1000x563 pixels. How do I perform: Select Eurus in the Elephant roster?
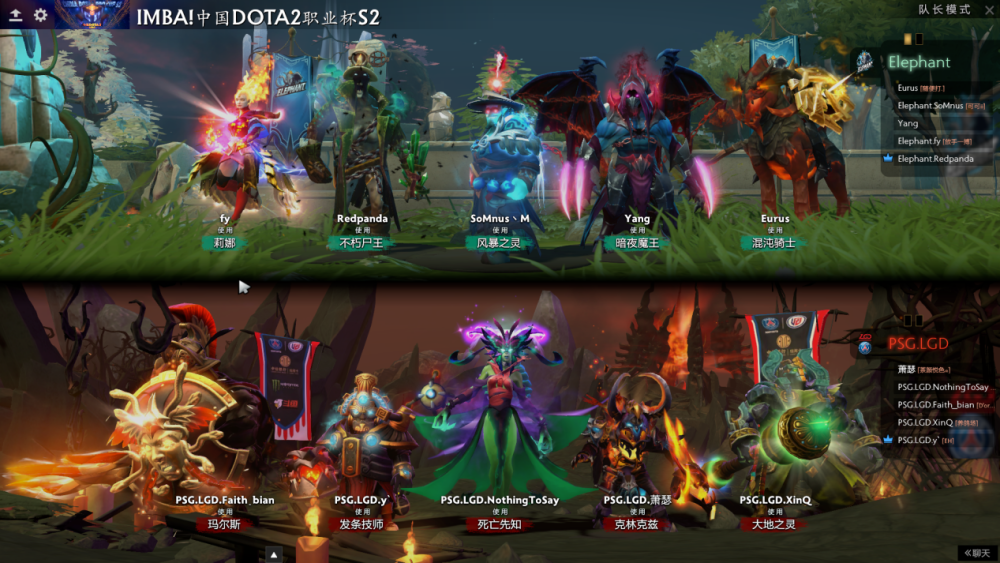(908, 88)
